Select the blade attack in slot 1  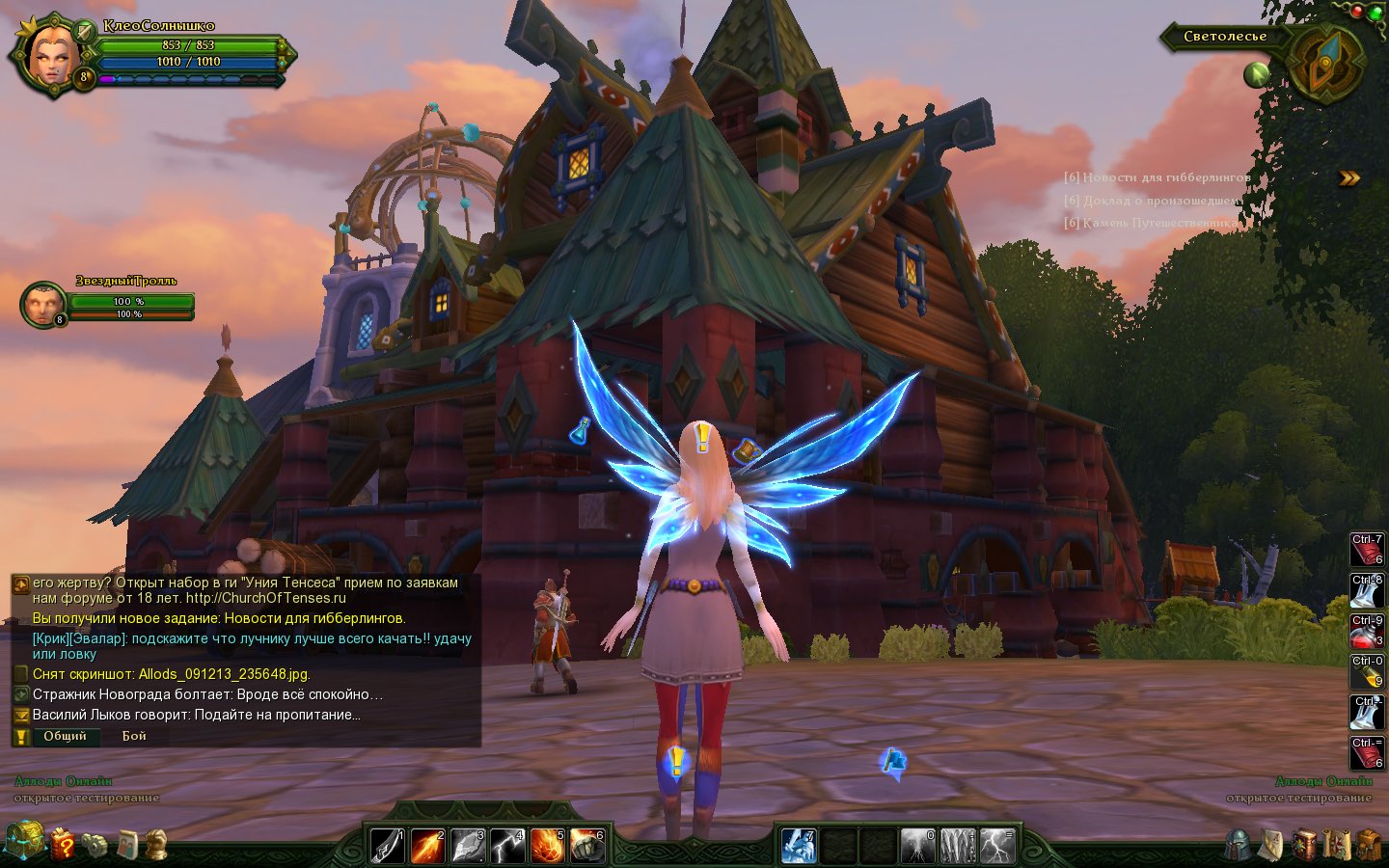[x=388, y=846]
